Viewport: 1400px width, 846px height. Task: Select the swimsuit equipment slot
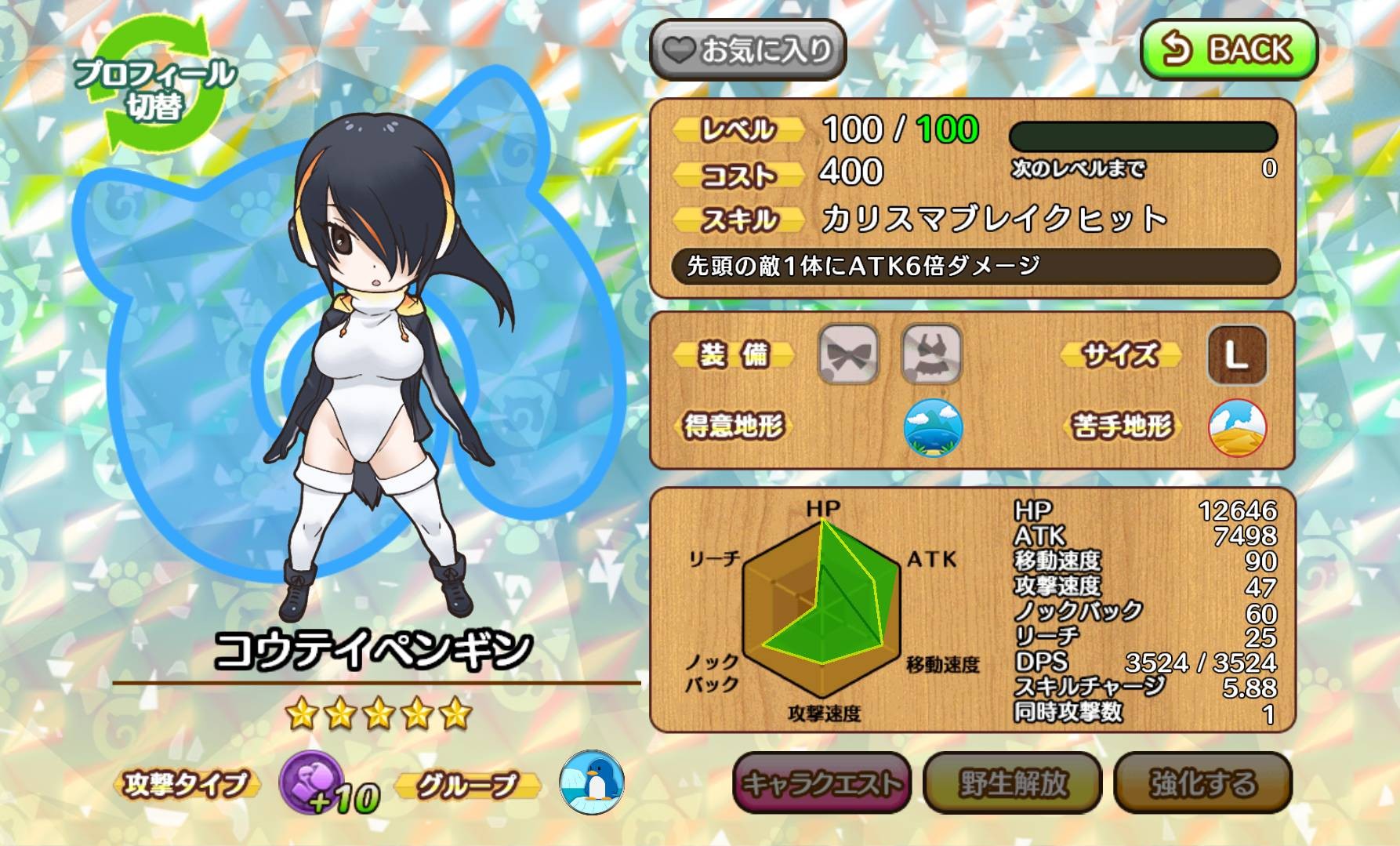point(931,354)
